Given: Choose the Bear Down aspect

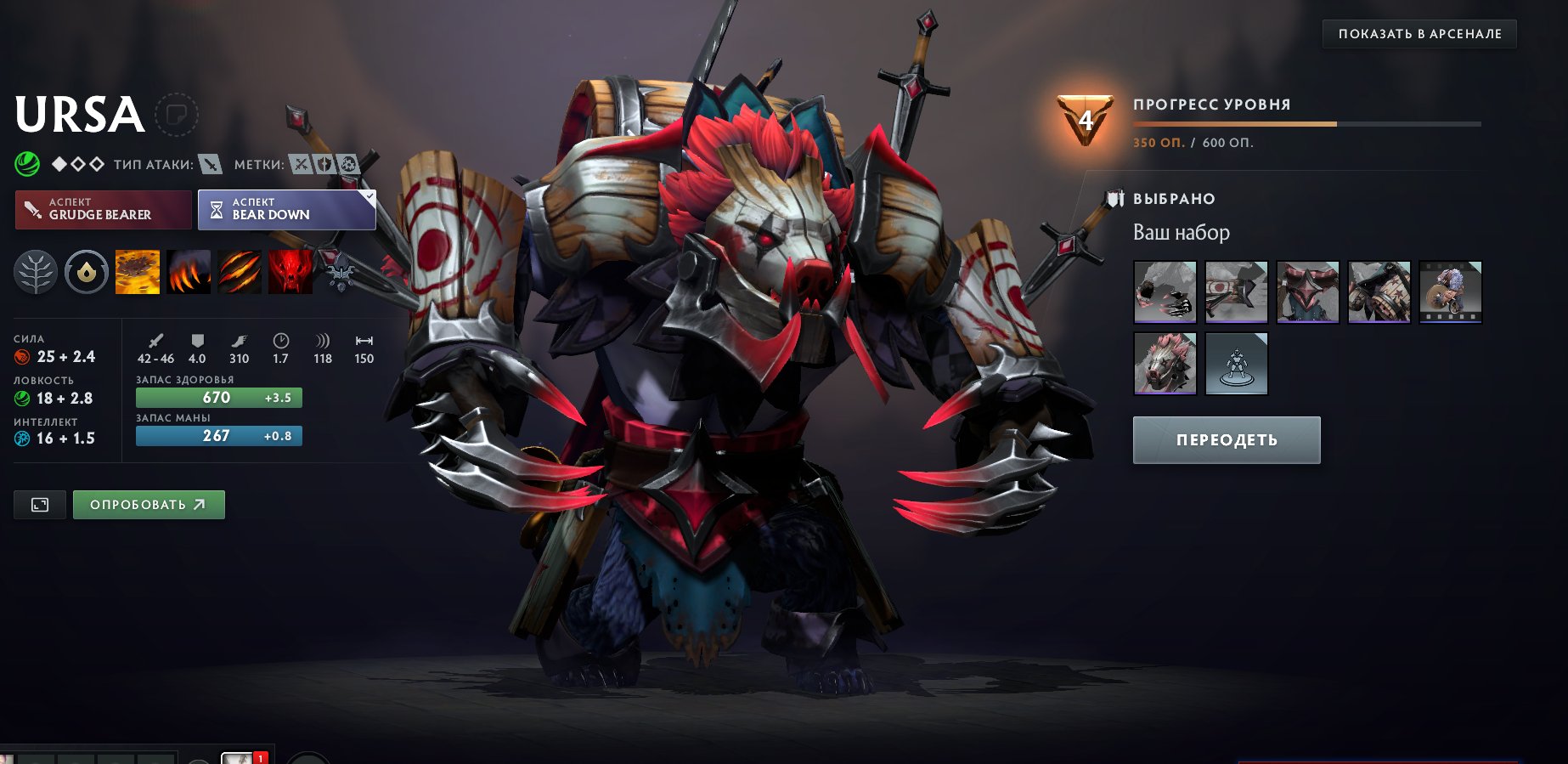Looking at the screenshot, I should tap(286, 209).
